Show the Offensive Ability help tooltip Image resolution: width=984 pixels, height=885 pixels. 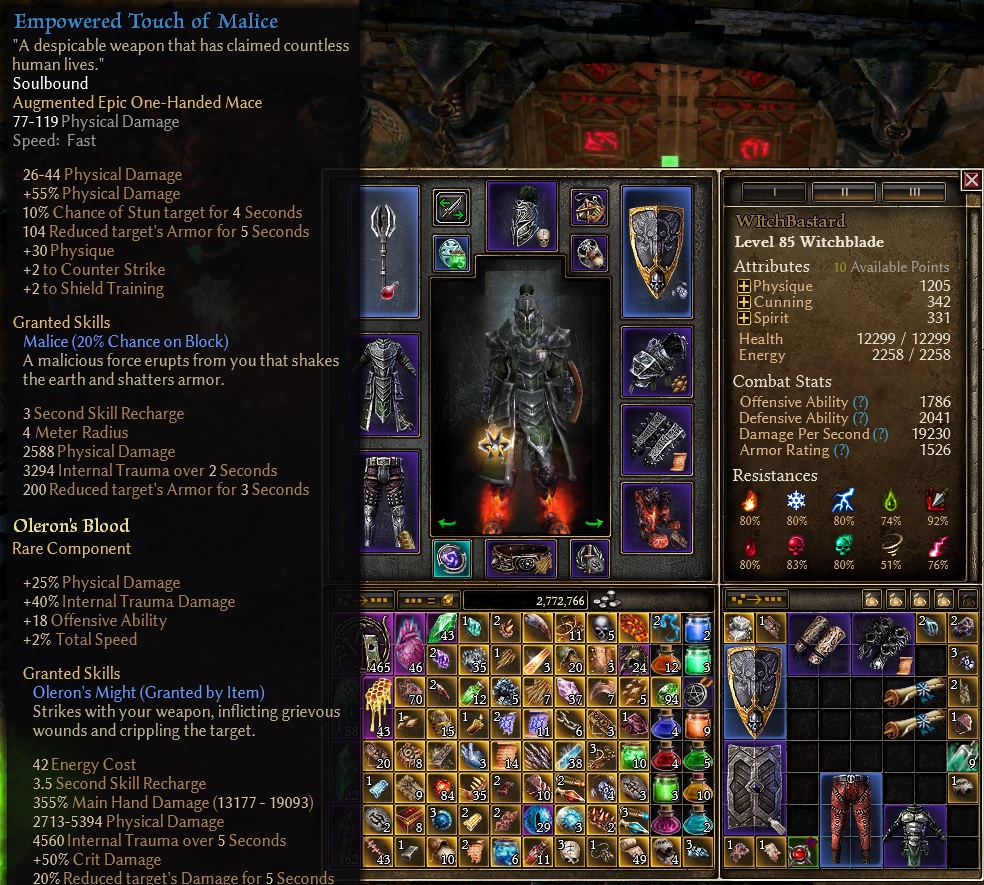pyautogui.click(x=859, y=403)
